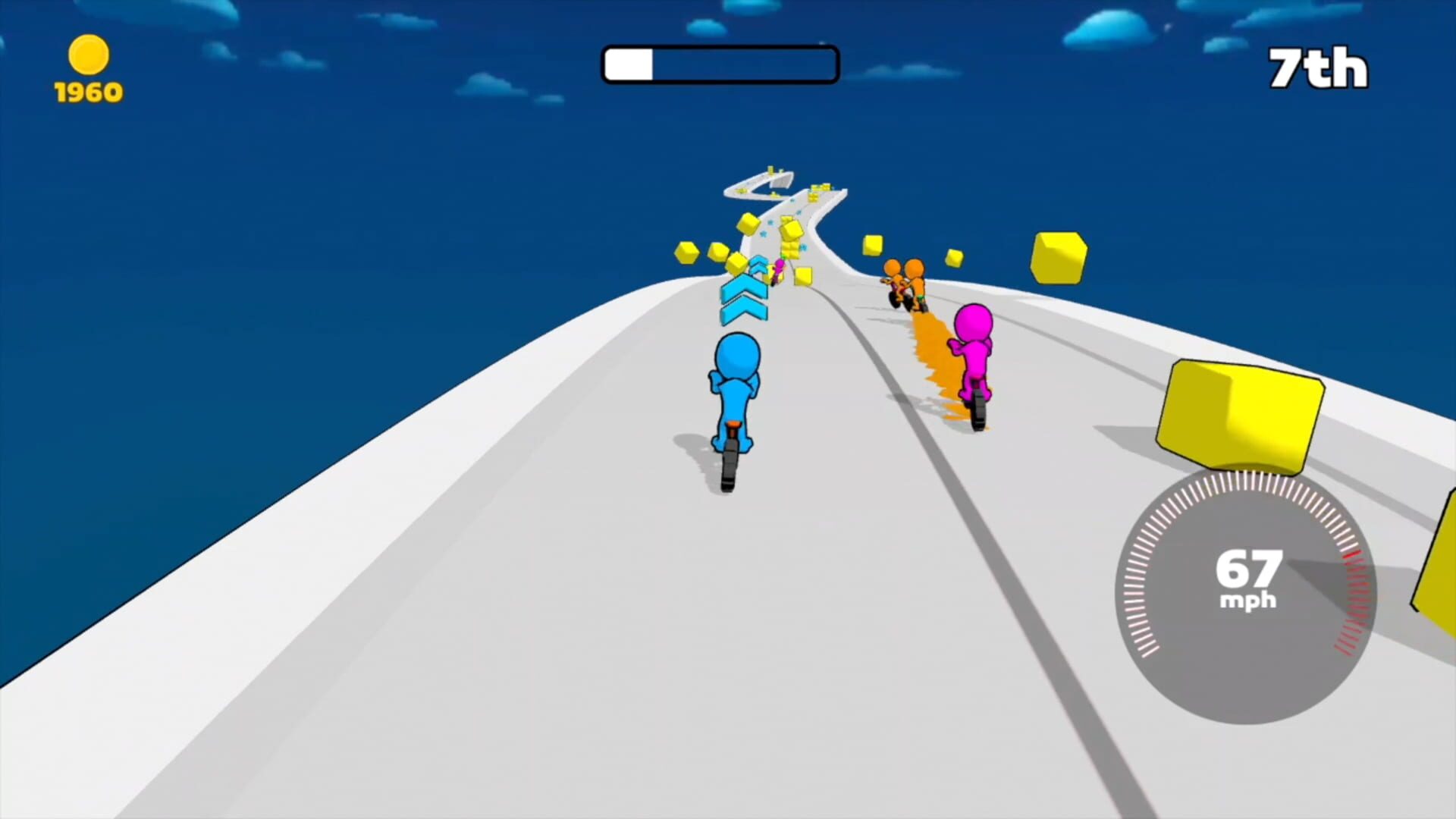The height and width of the screenshot is (819, 1456).
Task: Expand the race progress bar
Action: (x=719, y=64)
